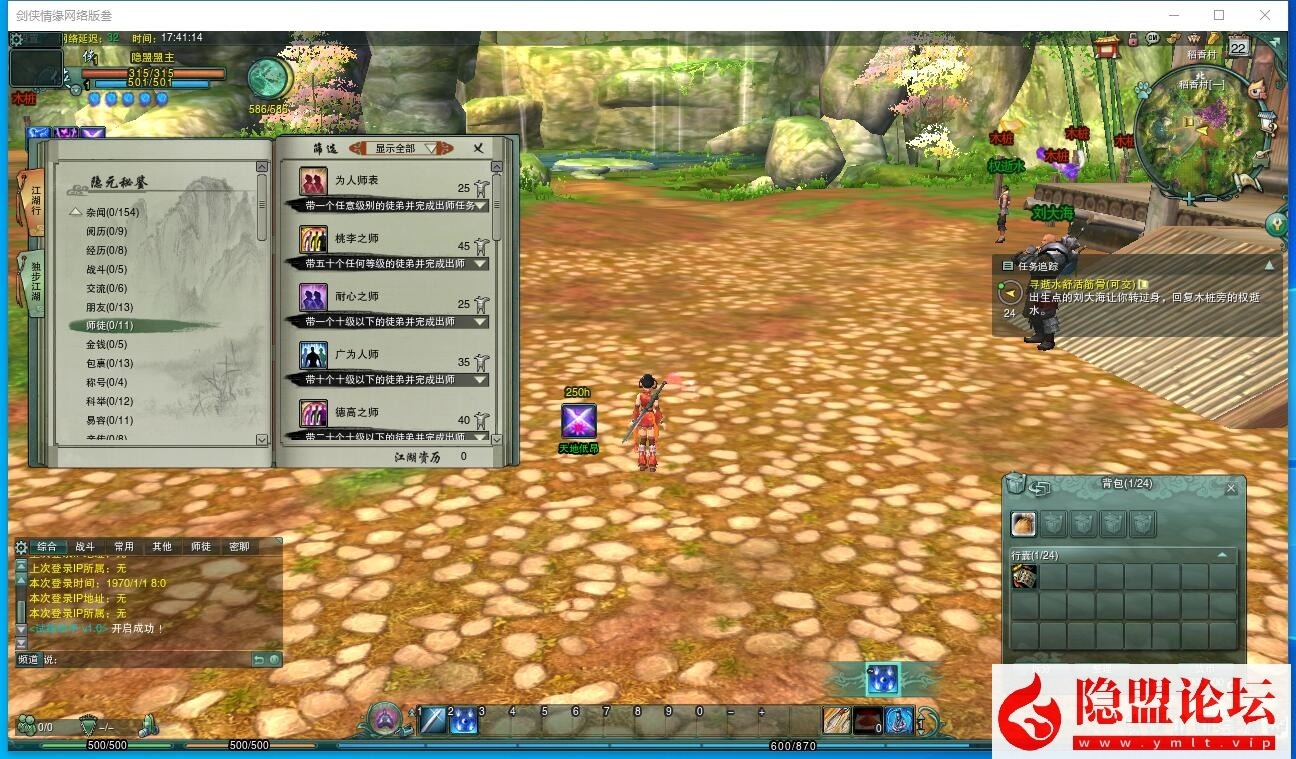Click the quest log book icon on 任务追踪 panel

pyautogui.click(x=1009, y=264)
